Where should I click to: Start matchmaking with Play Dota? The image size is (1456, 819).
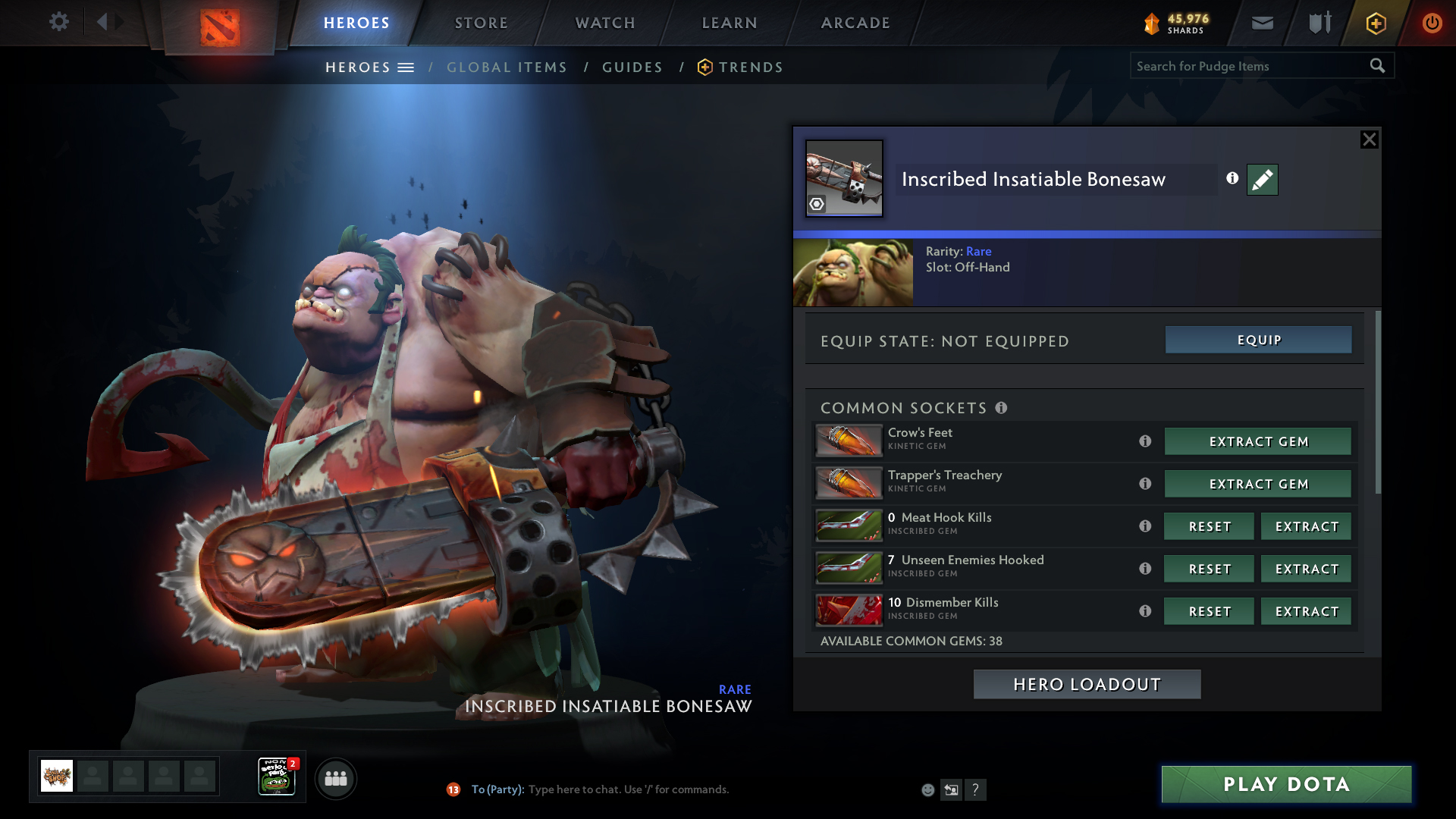(1286, 784)
